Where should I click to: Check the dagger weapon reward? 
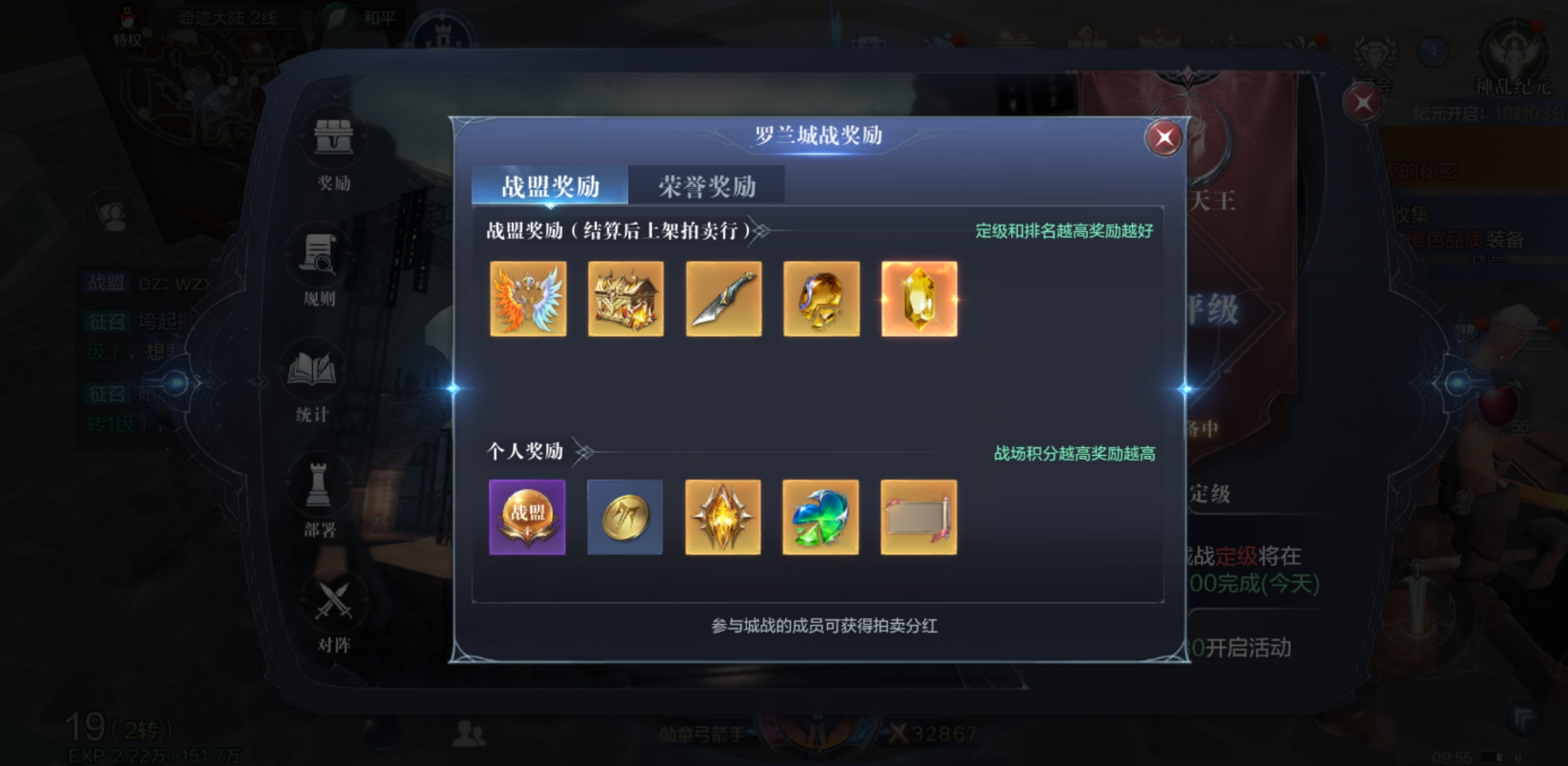723,299
